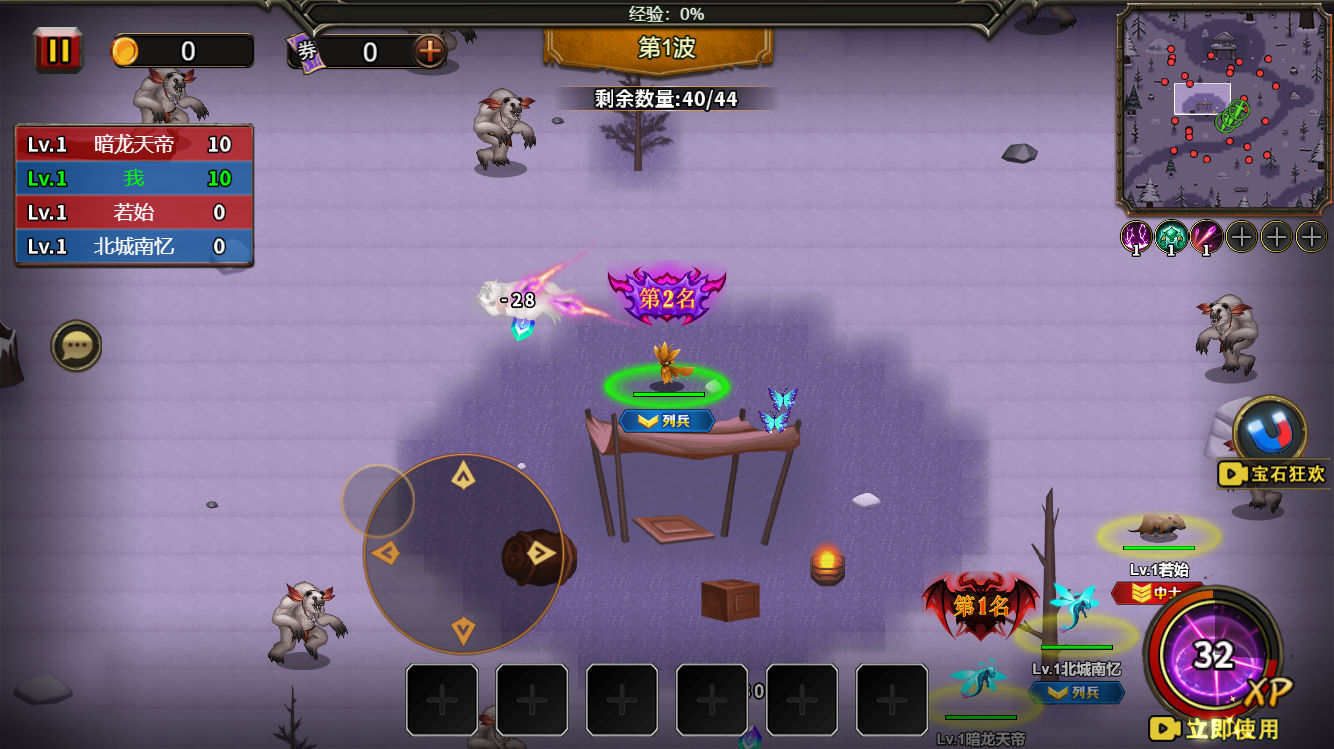1334x749 pixels.
Task: Select the purple lightning skill icon
Action: point(1136,237)
